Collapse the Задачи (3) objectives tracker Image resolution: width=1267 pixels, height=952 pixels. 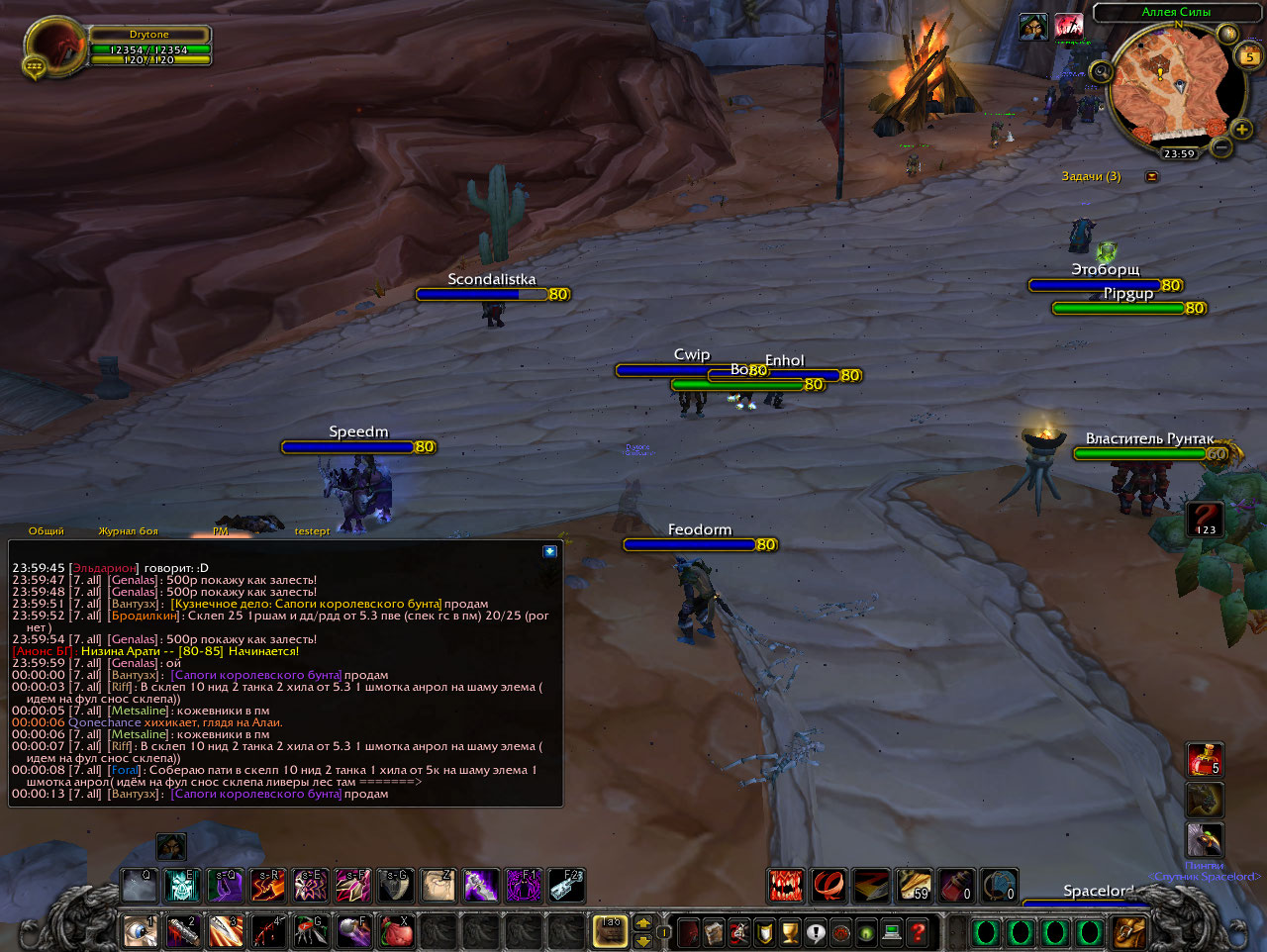(1151, 176)
